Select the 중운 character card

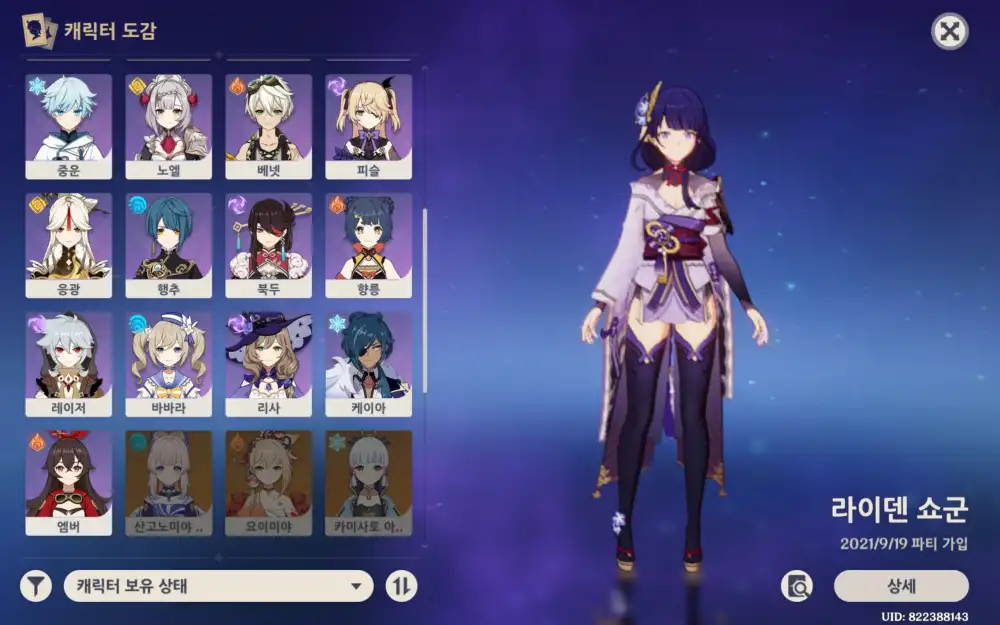pyautogui.click(x=68, y=125)
